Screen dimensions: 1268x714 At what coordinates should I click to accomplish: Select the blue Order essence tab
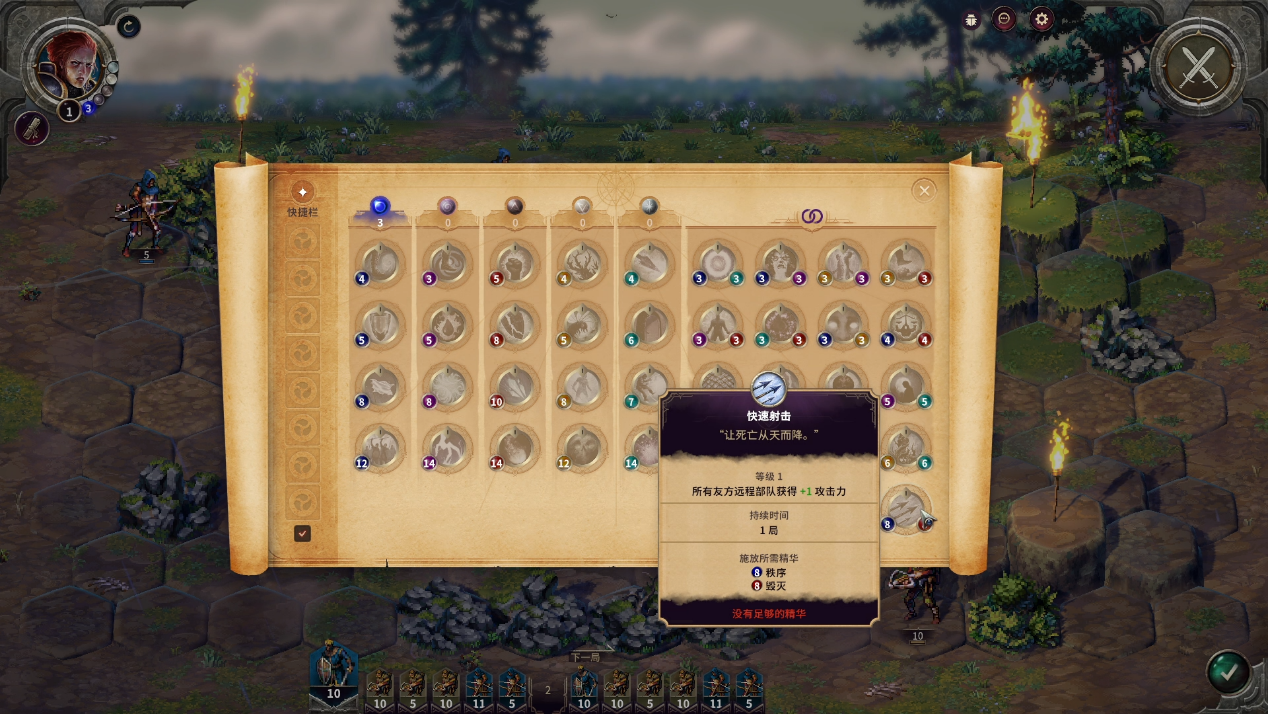pyautogui.click(x=379, y=207)
